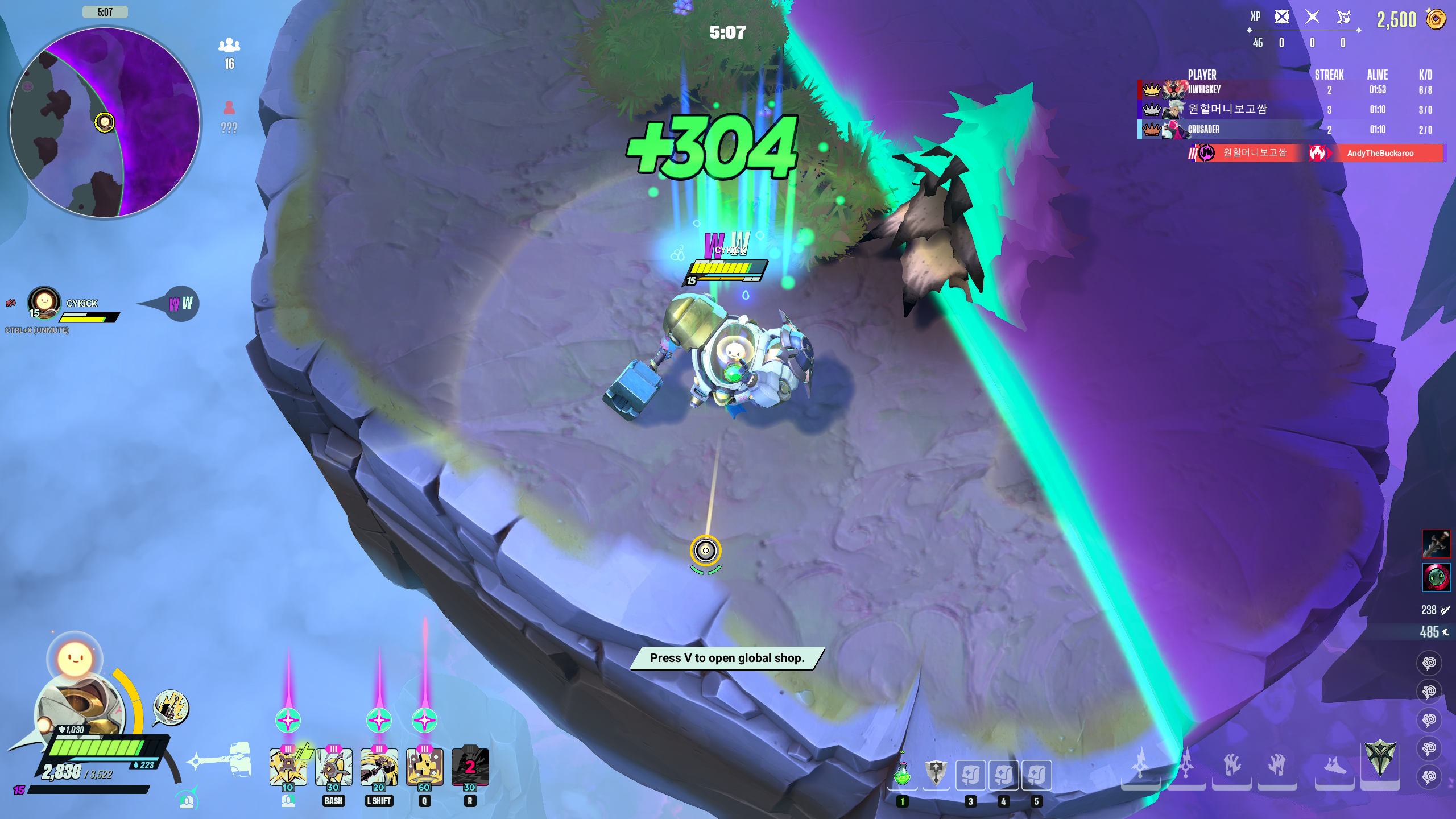Select the R ultimate on cooldown

tap(470, 767)
